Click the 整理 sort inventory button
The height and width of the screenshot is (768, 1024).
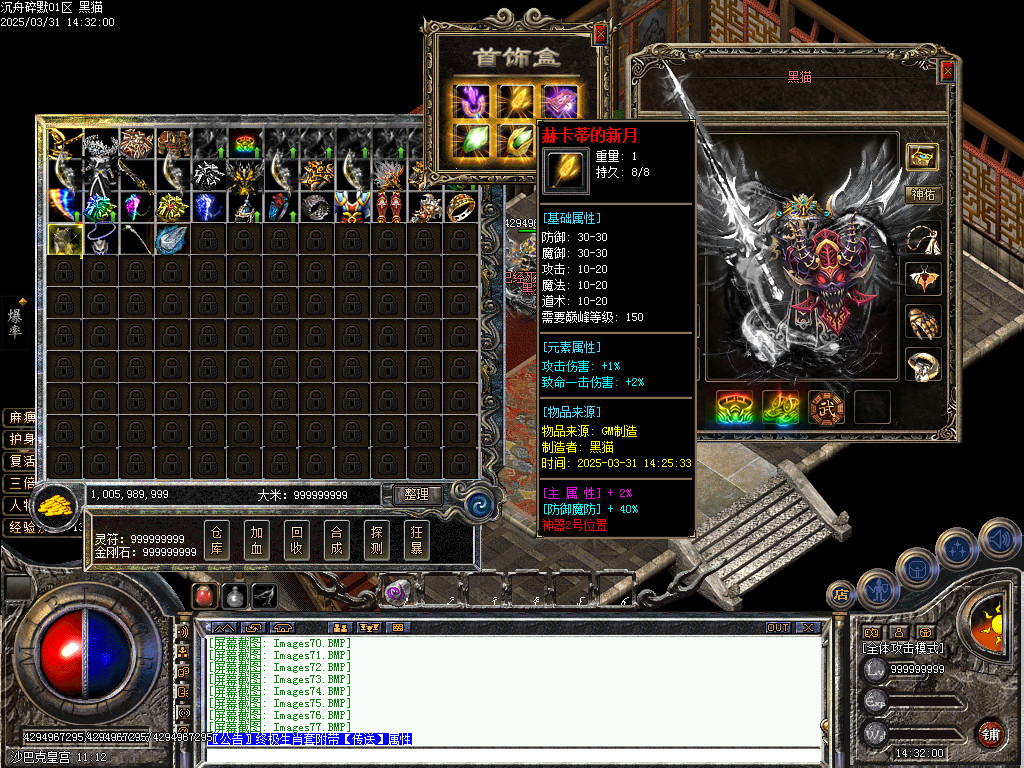(417, 495)
